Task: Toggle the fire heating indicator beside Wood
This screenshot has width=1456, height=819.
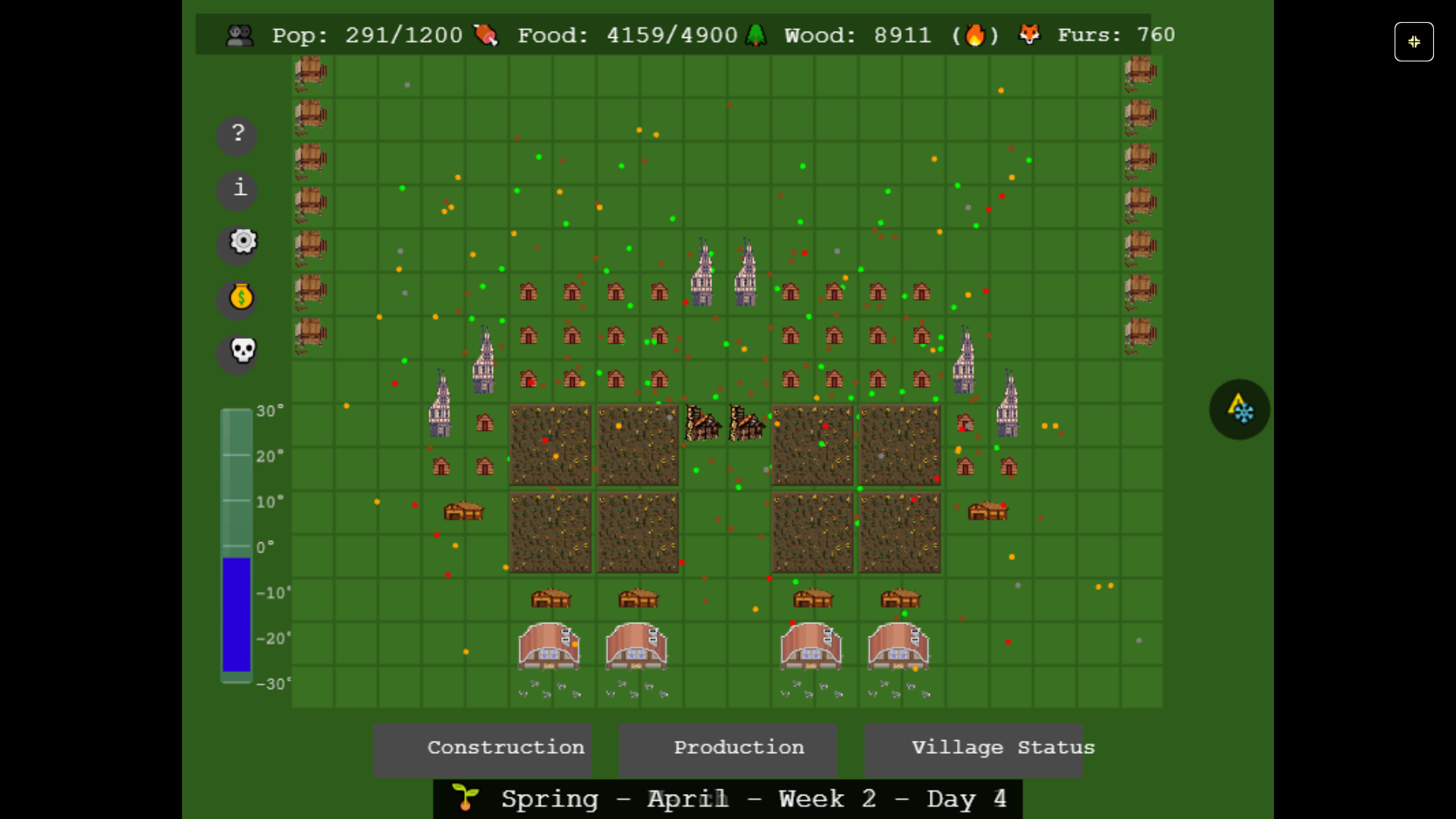Action: pos(977,34)
